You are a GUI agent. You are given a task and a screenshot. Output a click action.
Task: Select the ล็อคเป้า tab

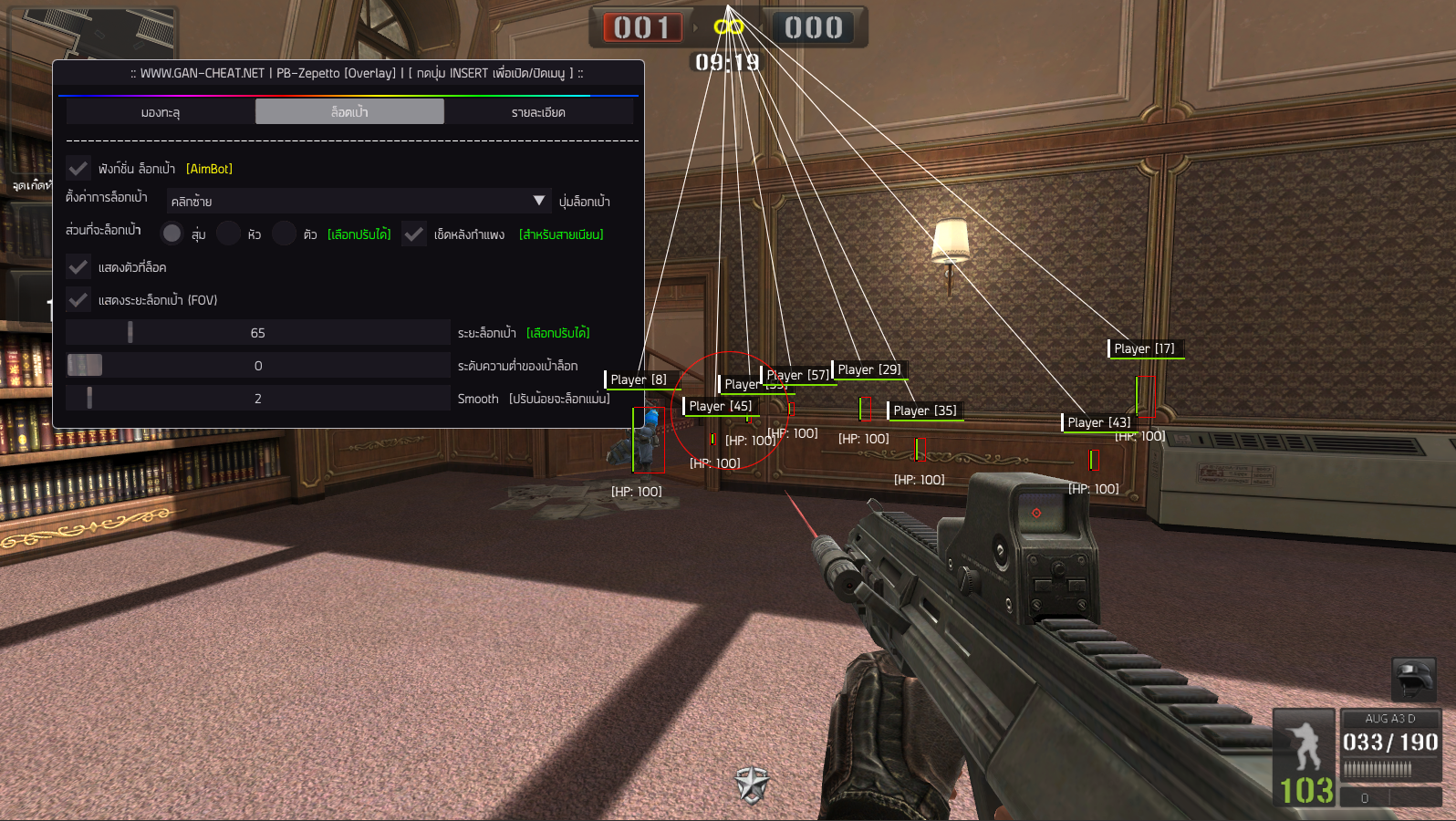[349, 112]
